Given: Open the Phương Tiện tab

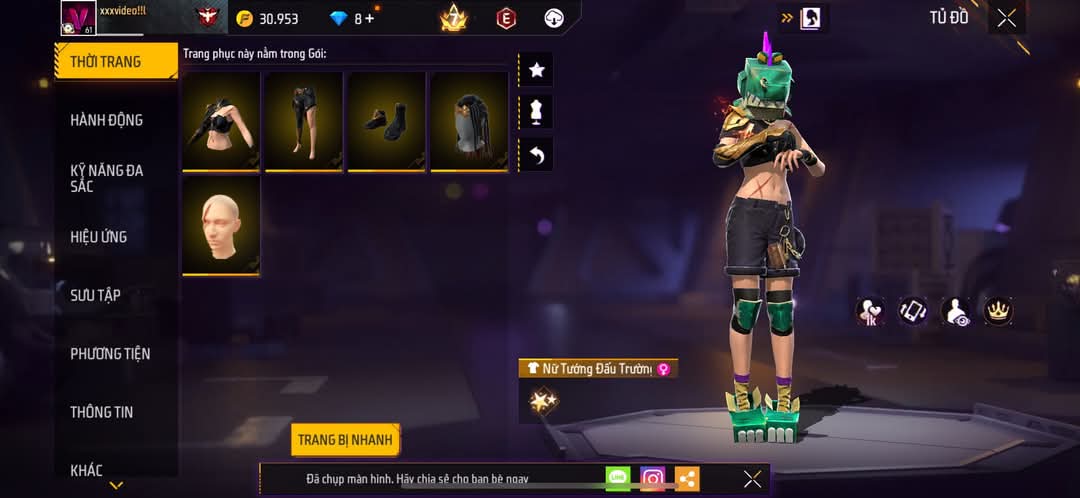Looking at the screenshot, I should 110,353.
